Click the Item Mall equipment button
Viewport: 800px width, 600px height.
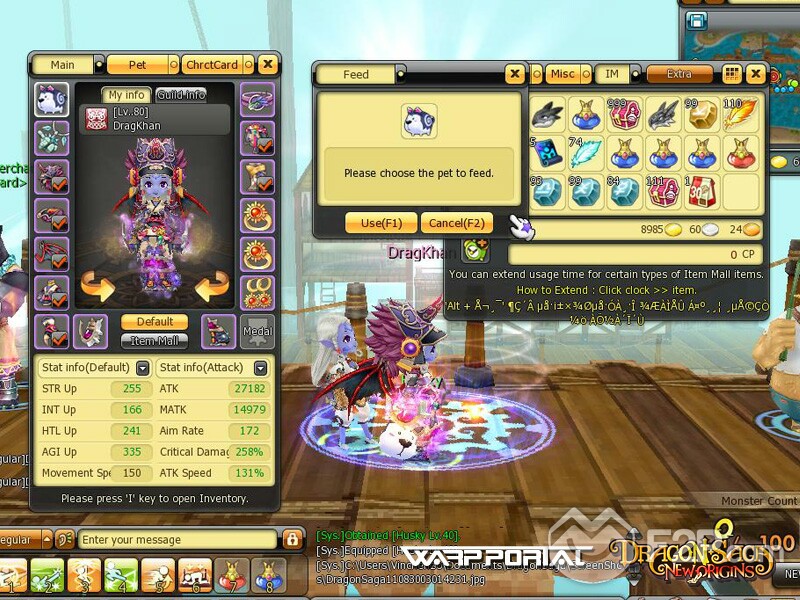(x=154, y=340)
